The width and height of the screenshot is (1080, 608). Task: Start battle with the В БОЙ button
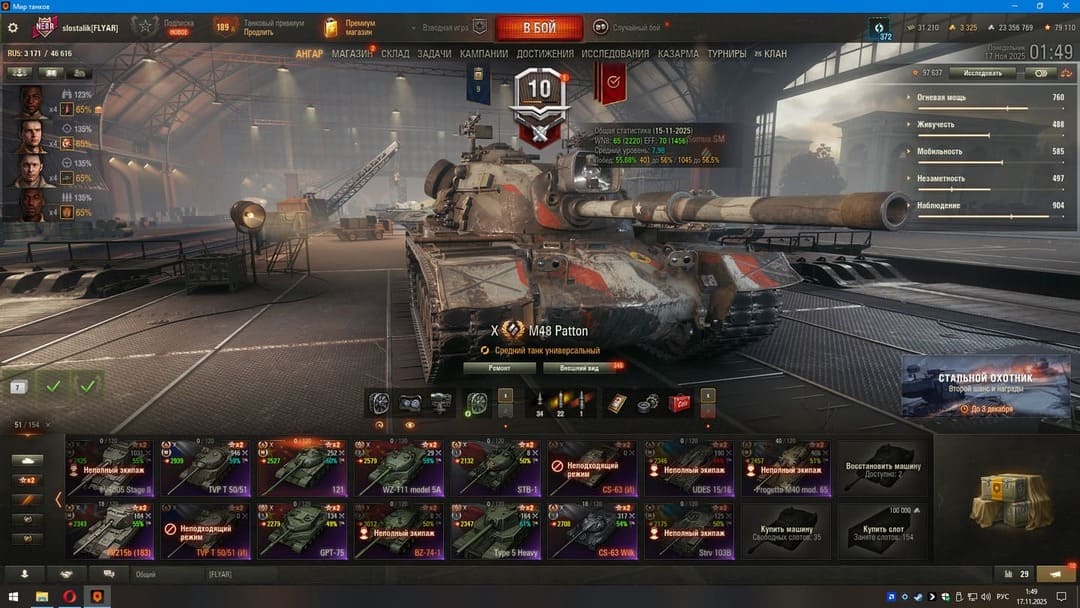(539, 28)
